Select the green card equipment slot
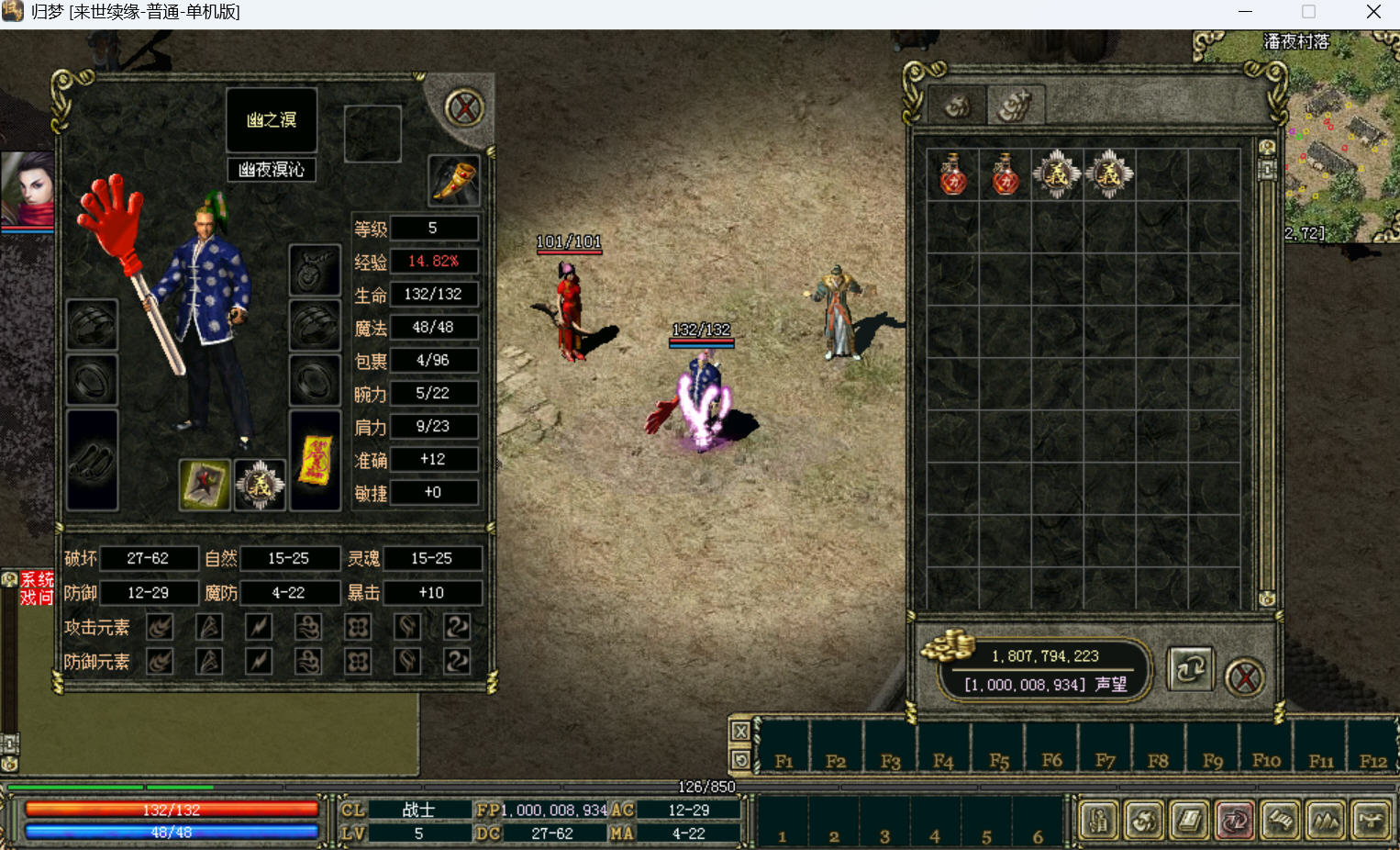The image size is (1400, 850). point(205,484)
